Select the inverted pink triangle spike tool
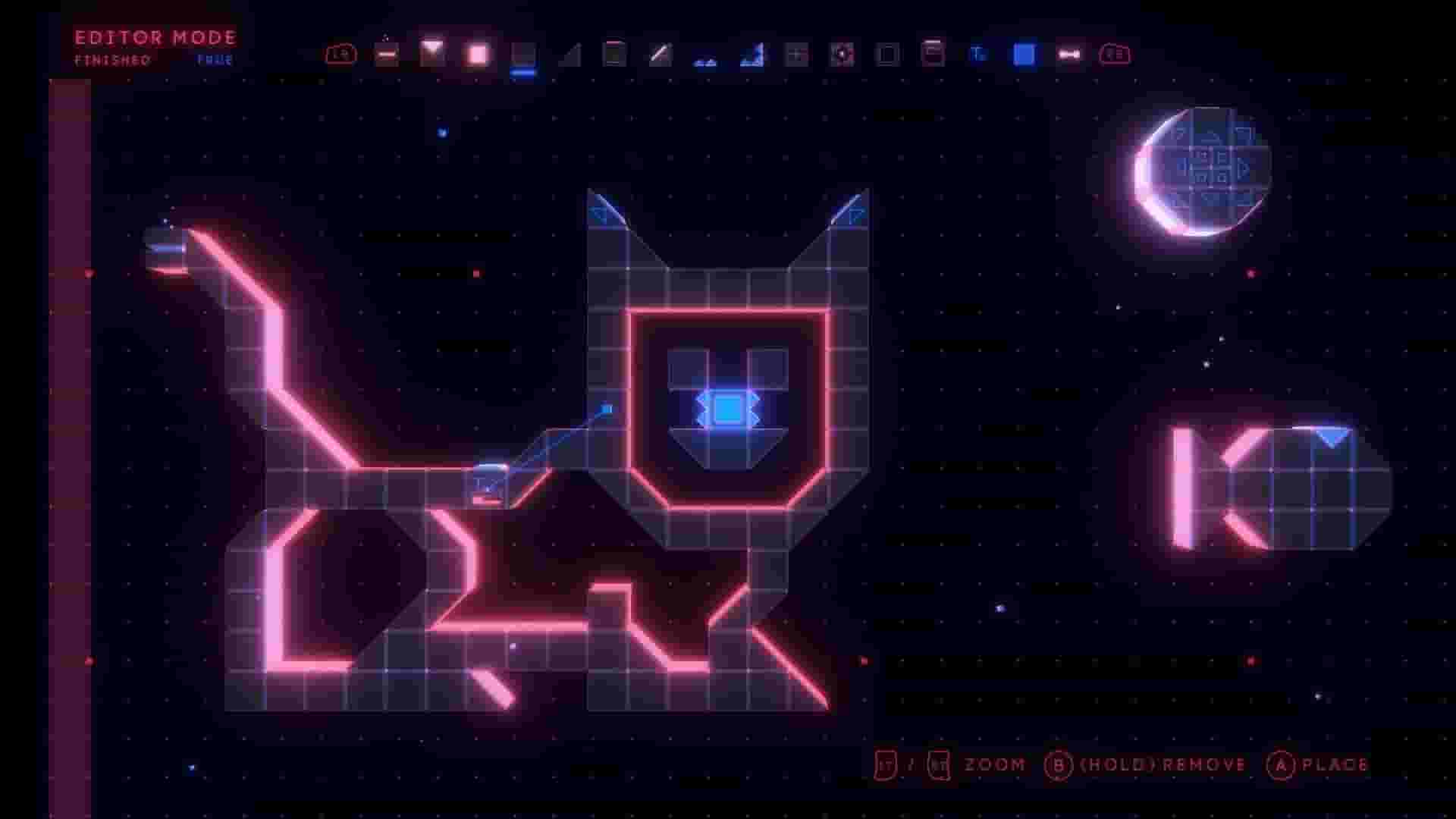The image size is (1456, 819). coord(432,52)
